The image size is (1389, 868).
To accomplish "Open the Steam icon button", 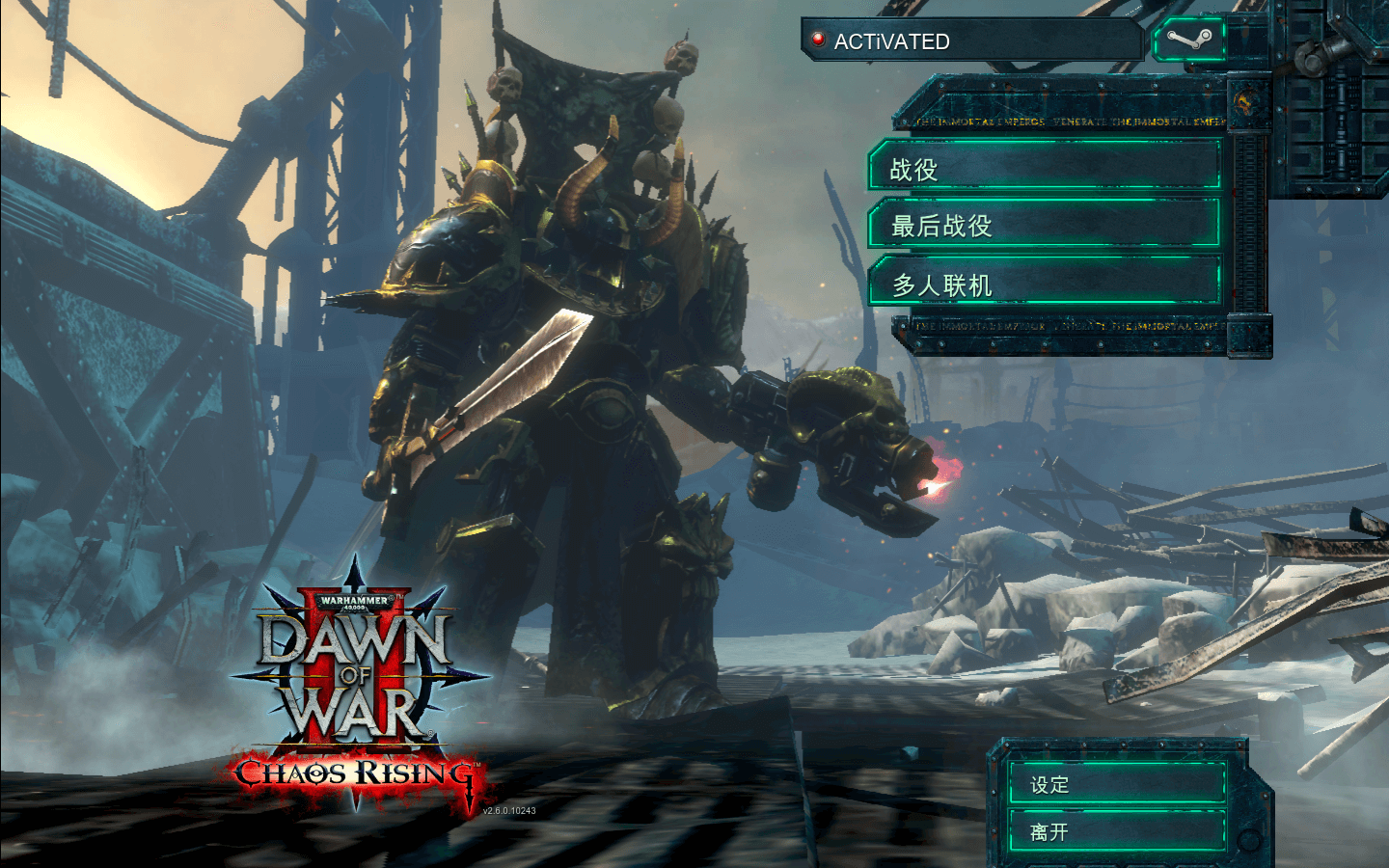I will (x=1188, y=41).
